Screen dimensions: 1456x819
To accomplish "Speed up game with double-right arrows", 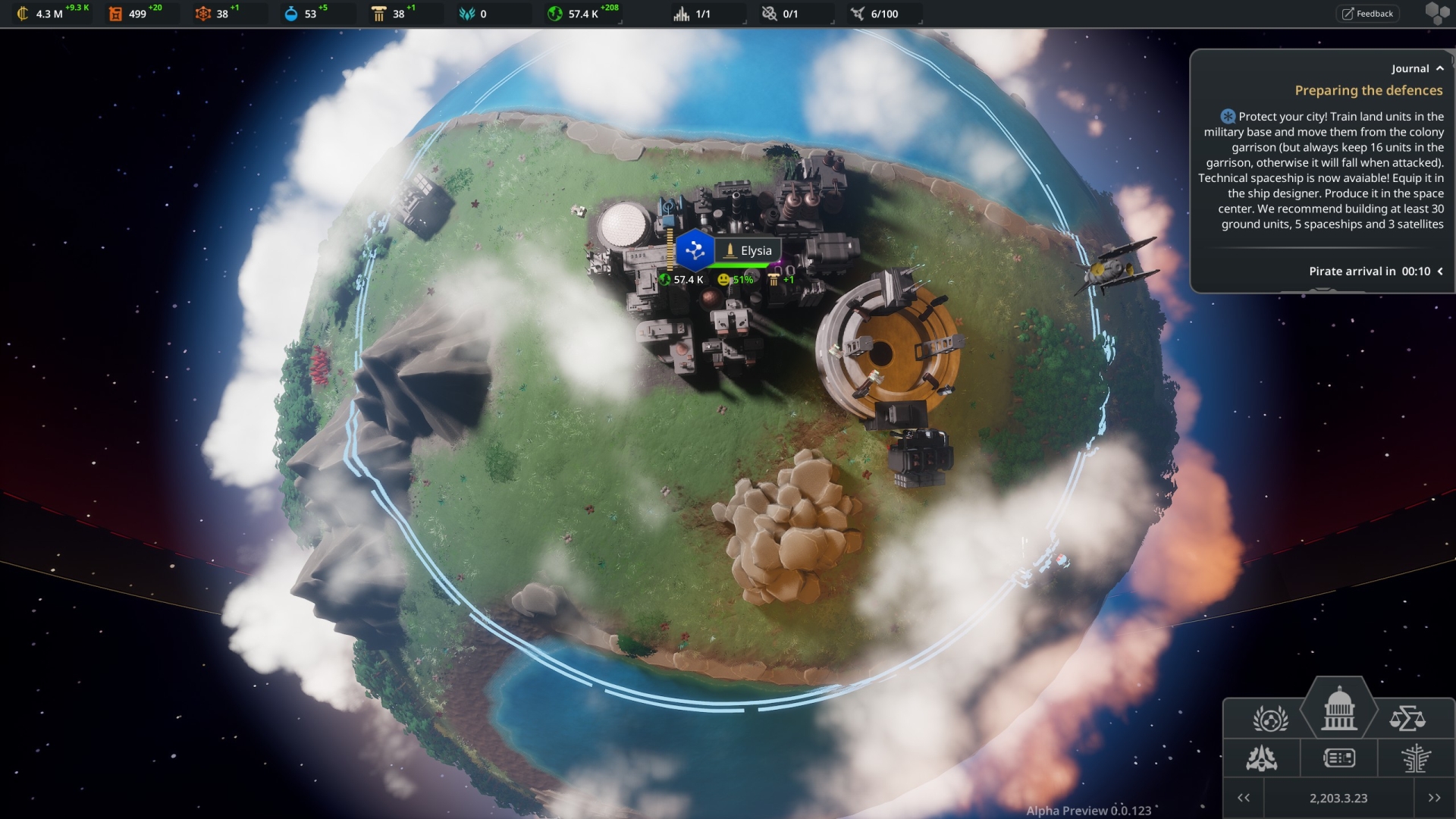I will click(x=1434, y=798).
